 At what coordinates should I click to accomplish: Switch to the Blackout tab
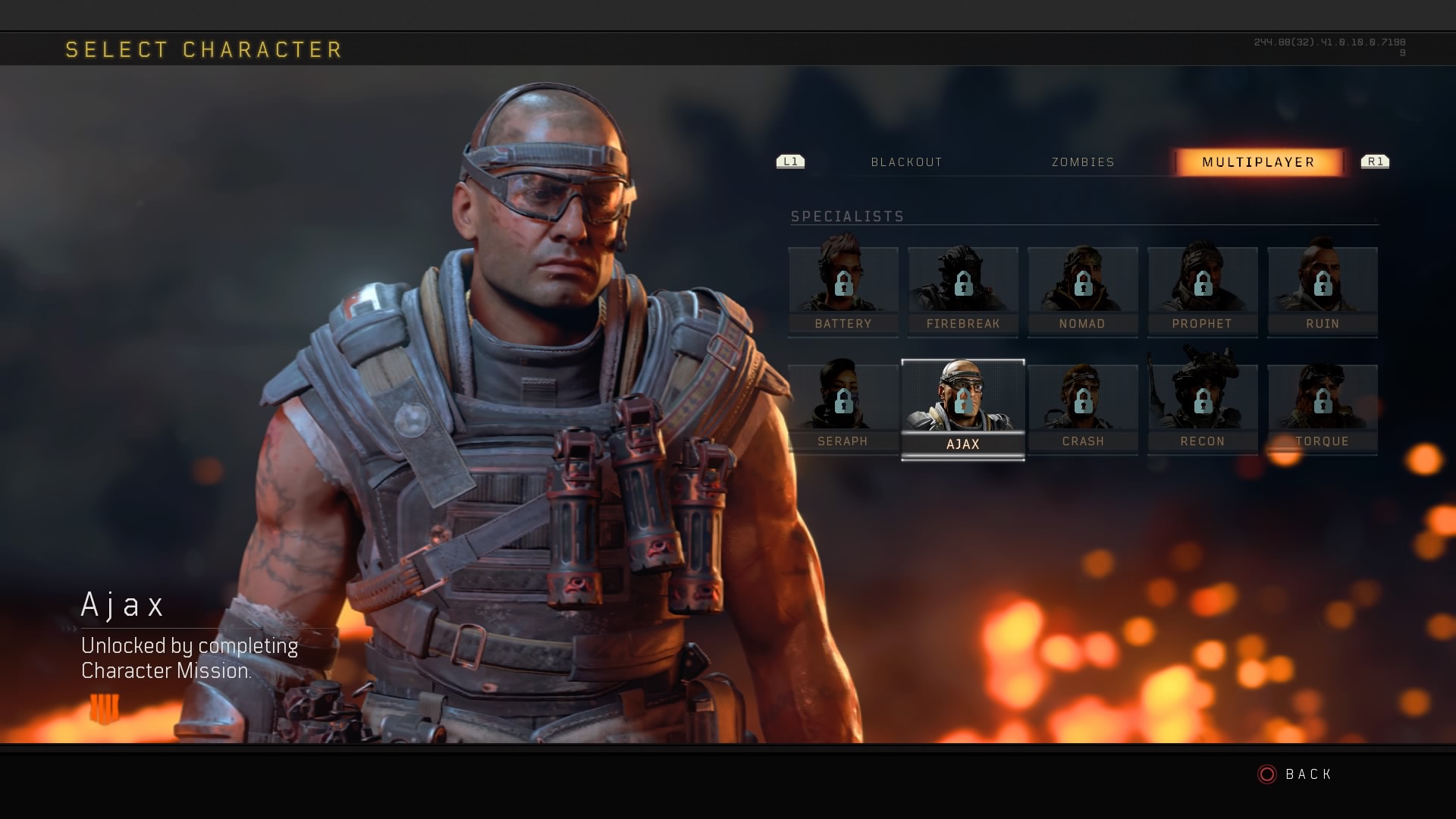coord(906,162)
